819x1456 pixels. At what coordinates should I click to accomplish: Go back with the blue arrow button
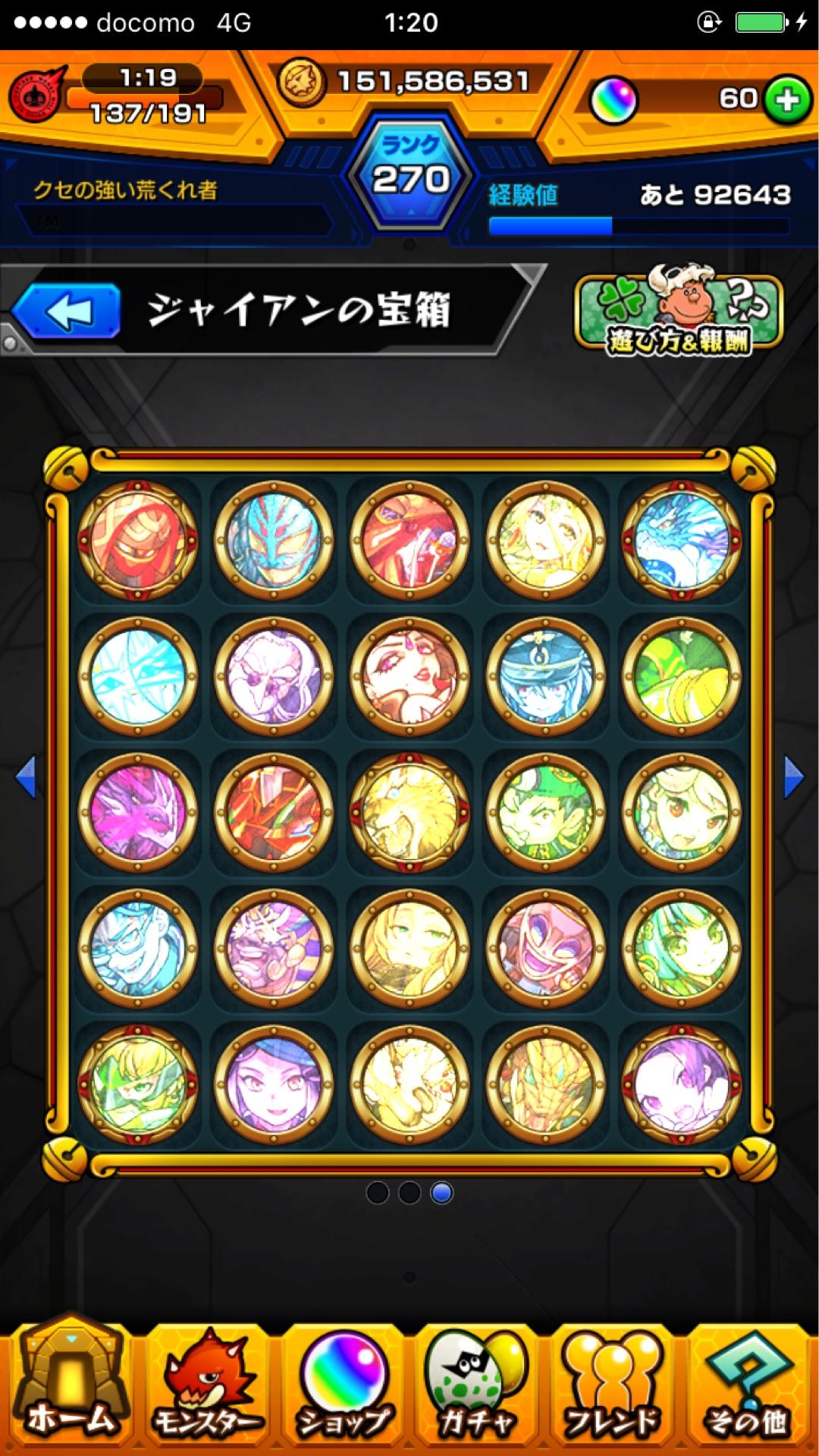coord(67,312)
